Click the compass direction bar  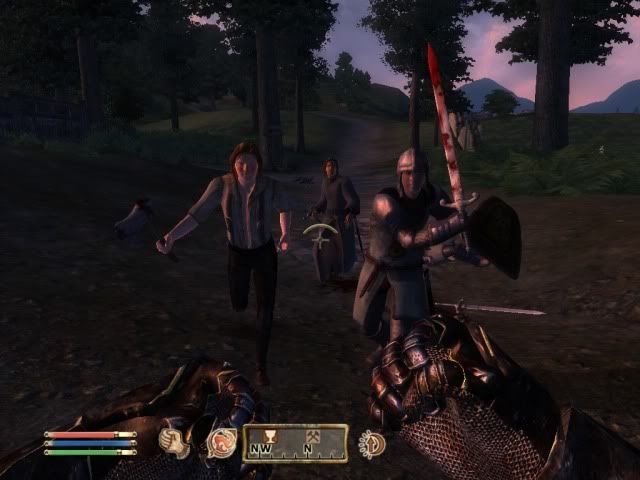coord(295,443)
